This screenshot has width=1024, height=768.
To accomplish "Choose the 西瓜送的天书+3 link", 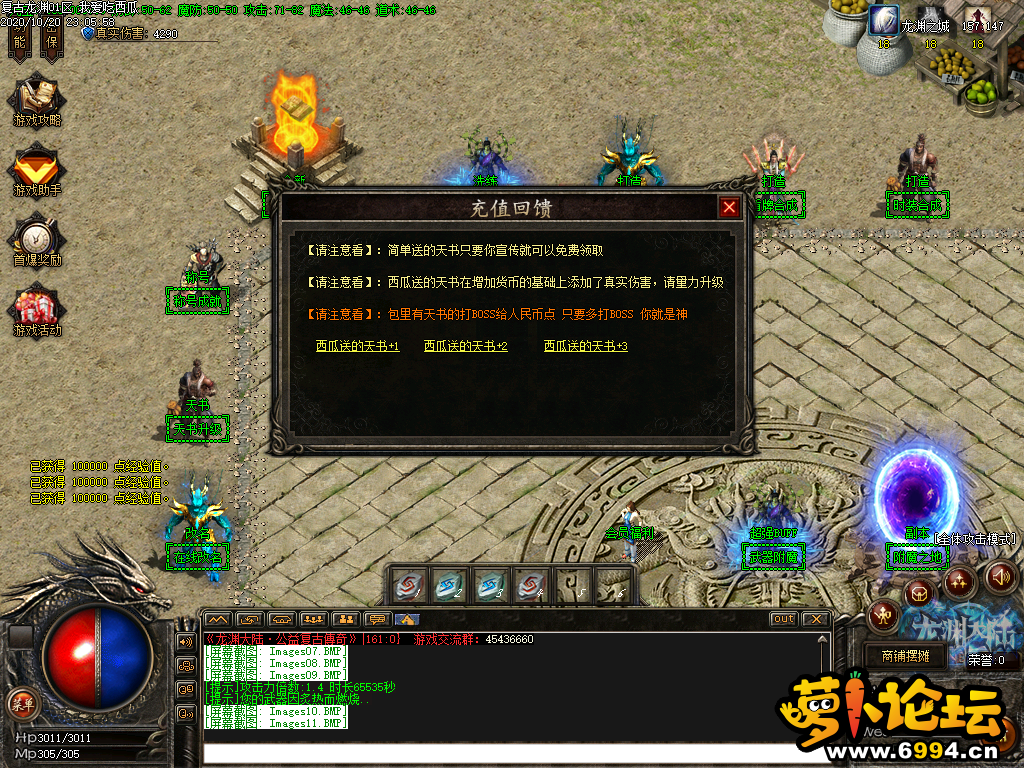I will 585,346.
